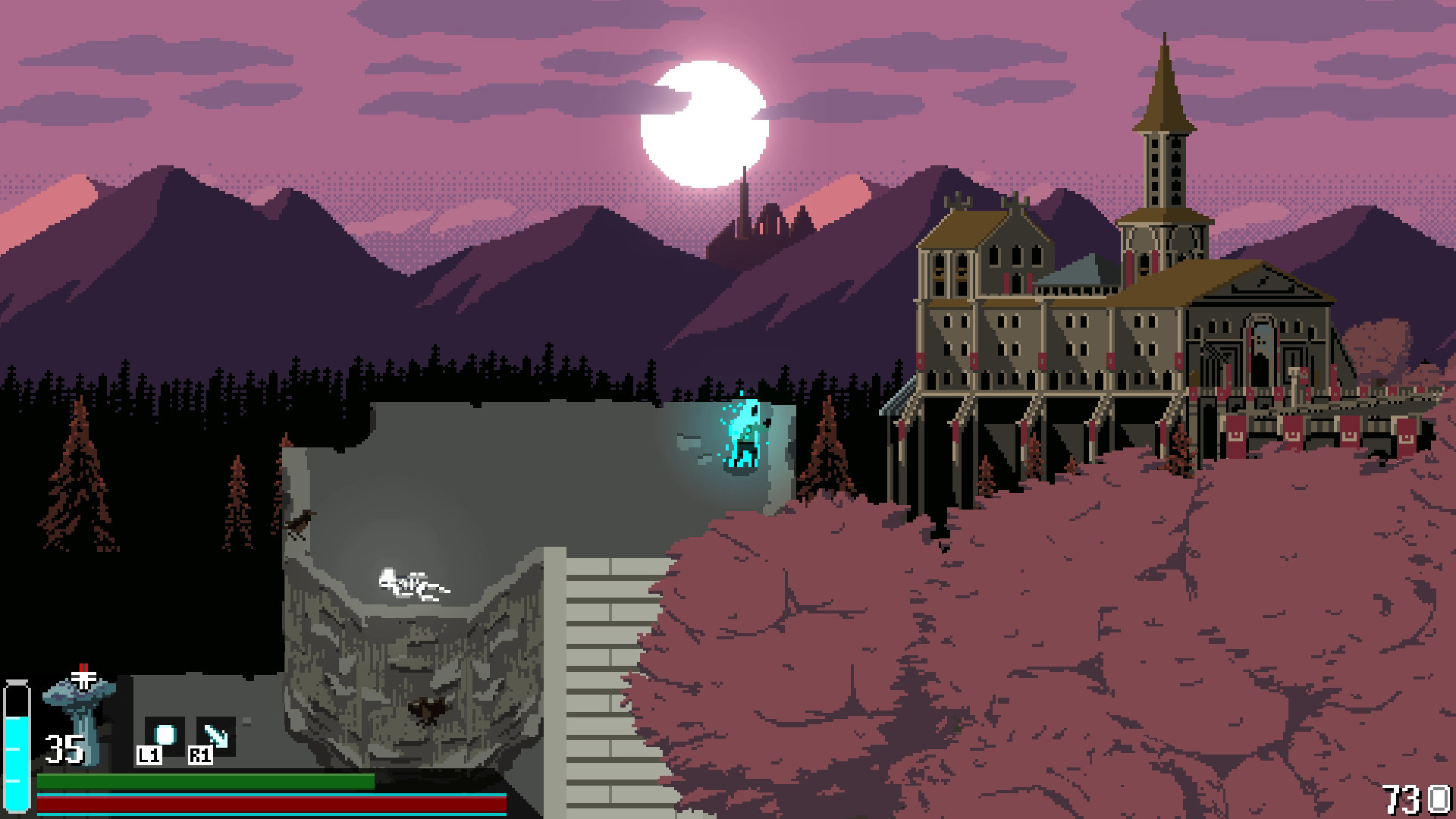Viewport: 1456px width, 819px height.
Task: Click the empty third item slot
Action: coord(247,720)
